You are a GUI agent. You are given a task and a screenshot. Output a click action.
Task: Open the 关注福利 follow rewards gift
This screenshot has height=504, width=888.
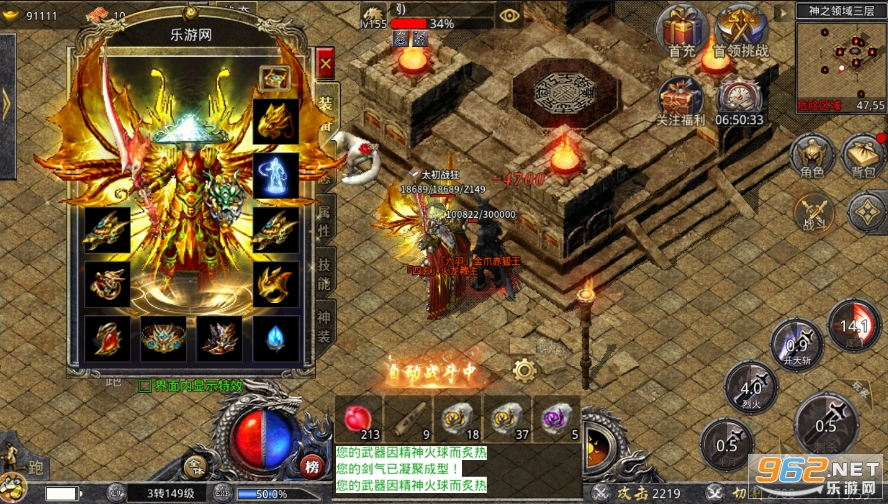coord(682,100)
